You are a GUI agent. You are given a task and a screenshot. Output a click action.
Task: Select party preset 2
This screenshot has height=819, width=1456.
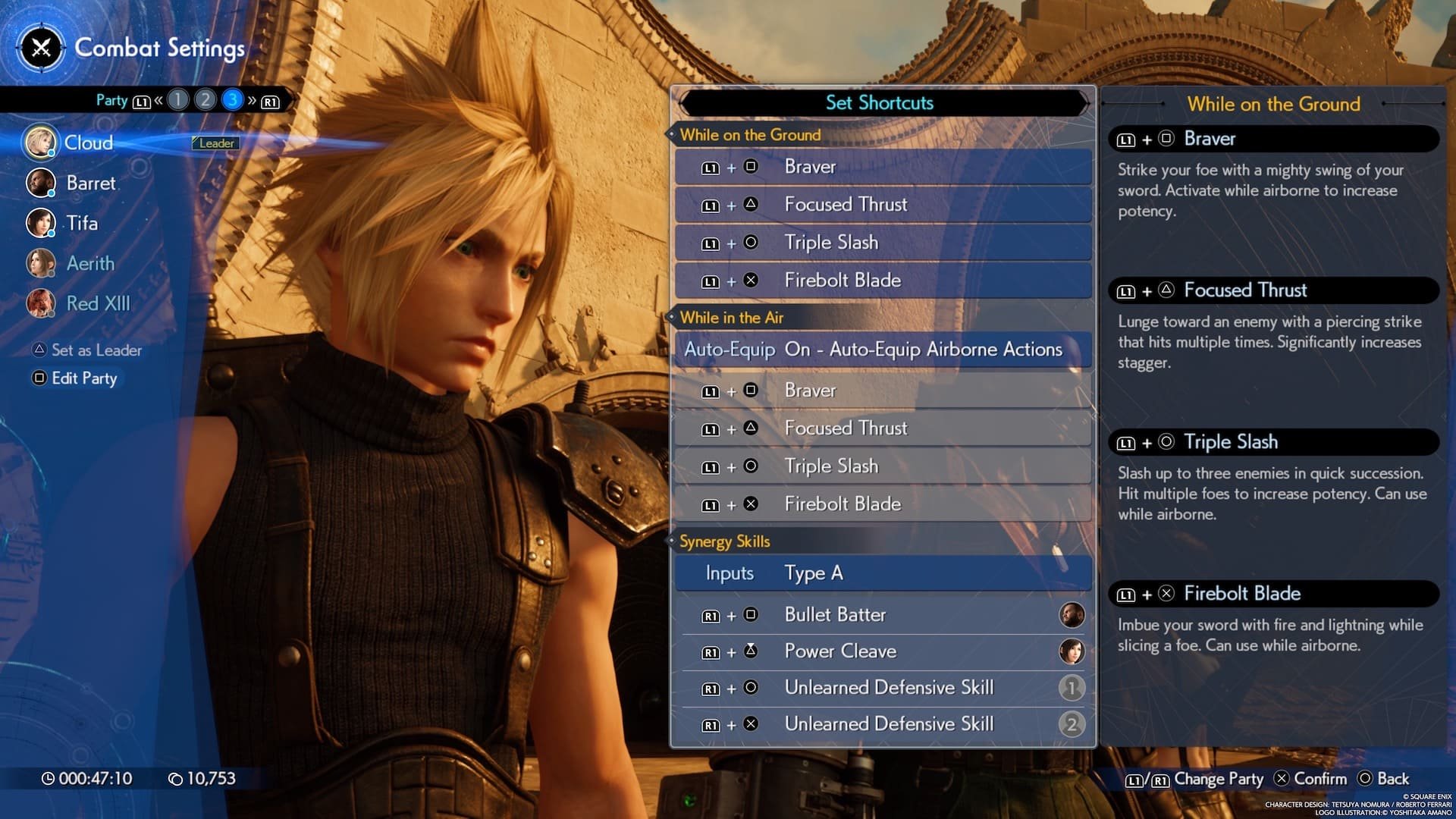point(205,99)
